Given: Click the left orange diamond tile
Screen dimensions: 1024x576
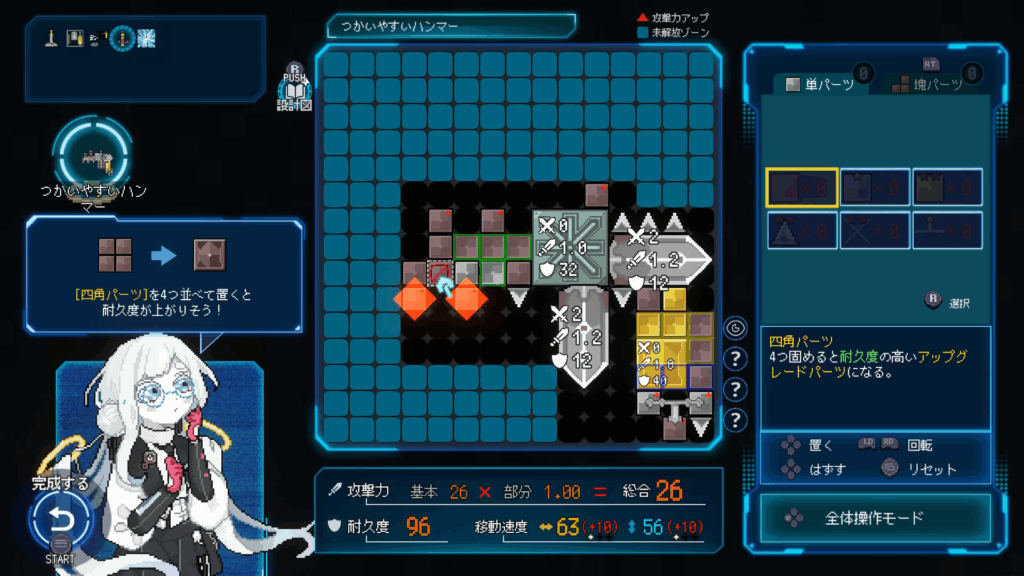Looking at the screenshot, I should click(x=413, y=298).
